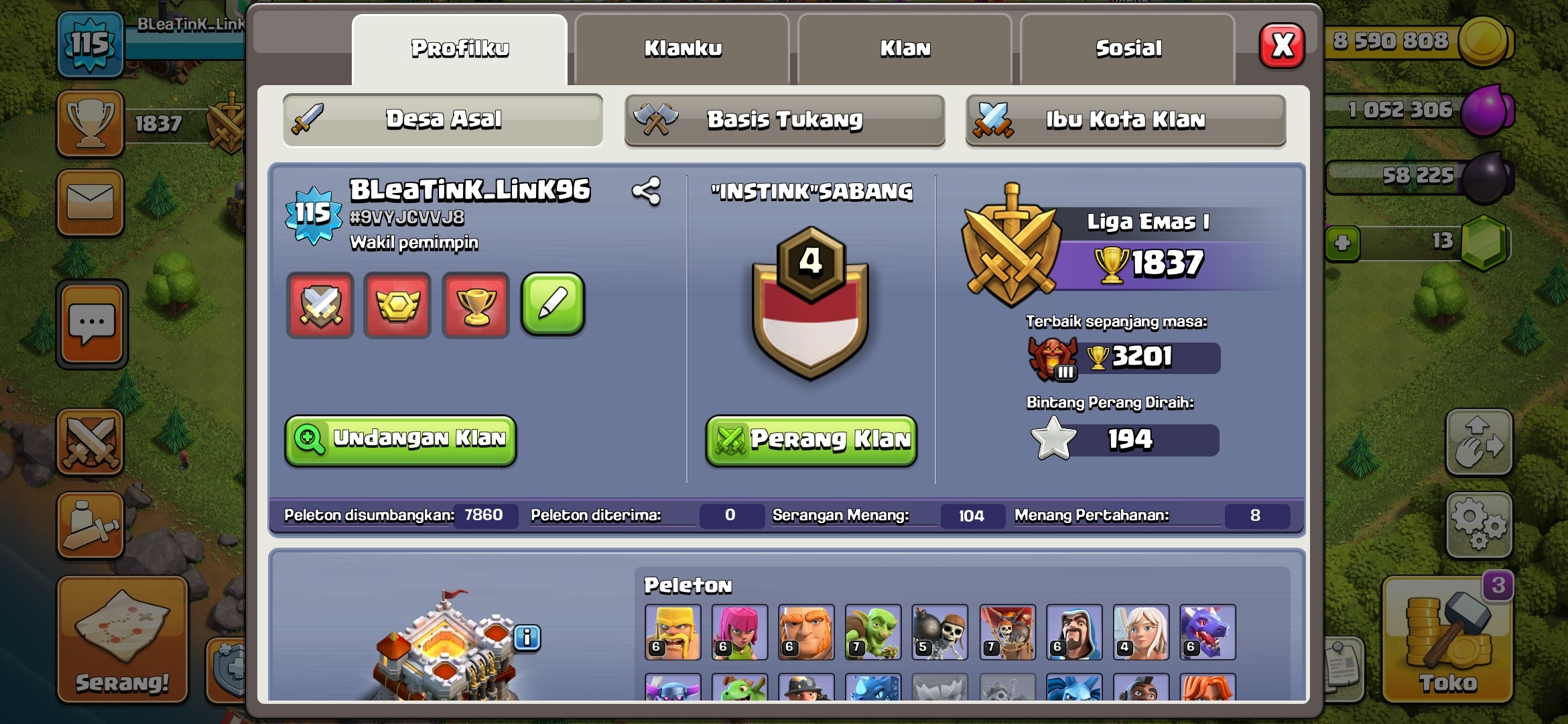Viewport: 1568px width, 724px height.
Task: View the Ibu Kota Klan profile
Action: pos(1125,120)
